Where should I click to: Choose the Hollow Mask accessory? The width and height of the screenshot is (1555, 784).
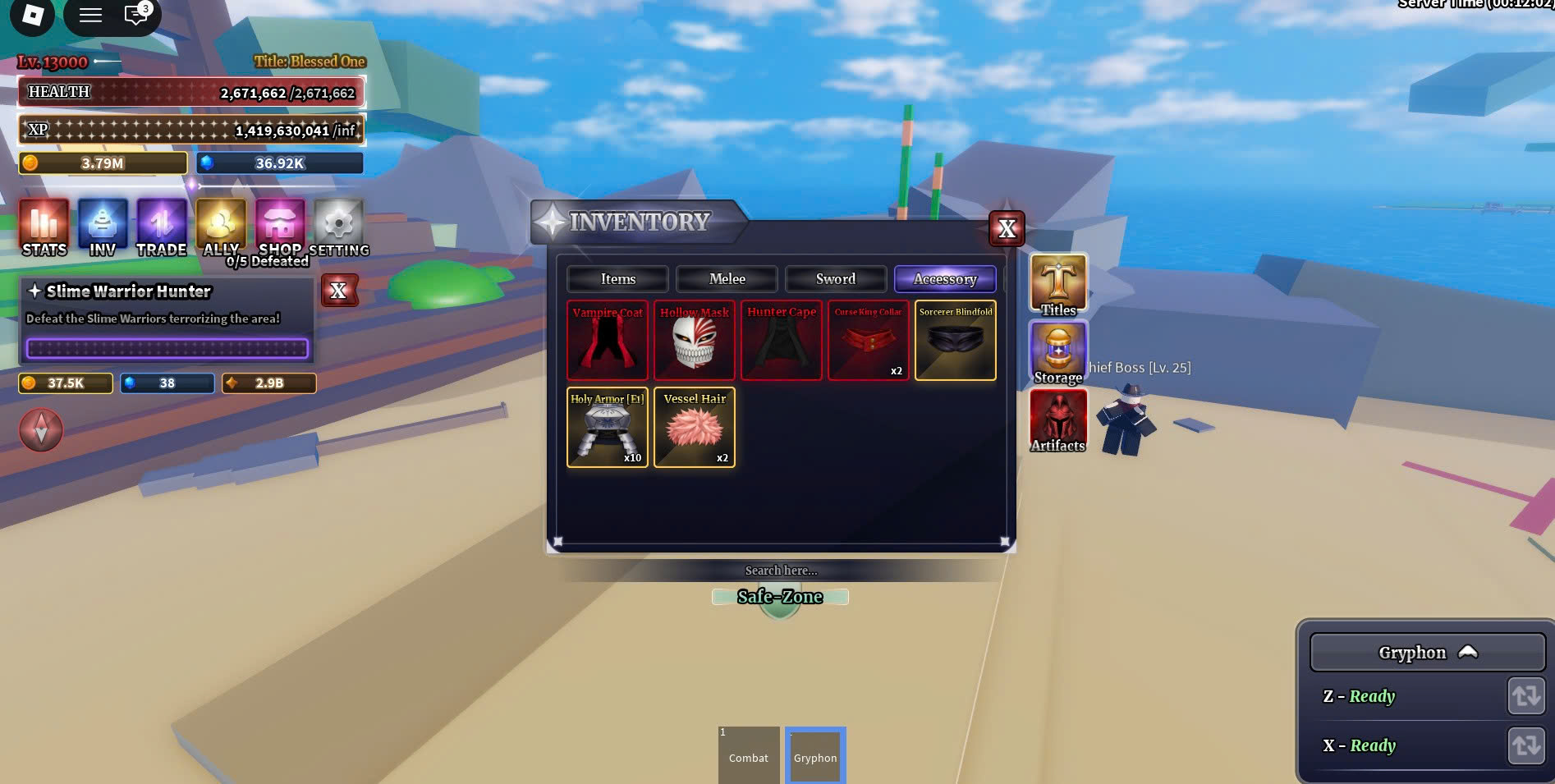(x=695, y=341)
